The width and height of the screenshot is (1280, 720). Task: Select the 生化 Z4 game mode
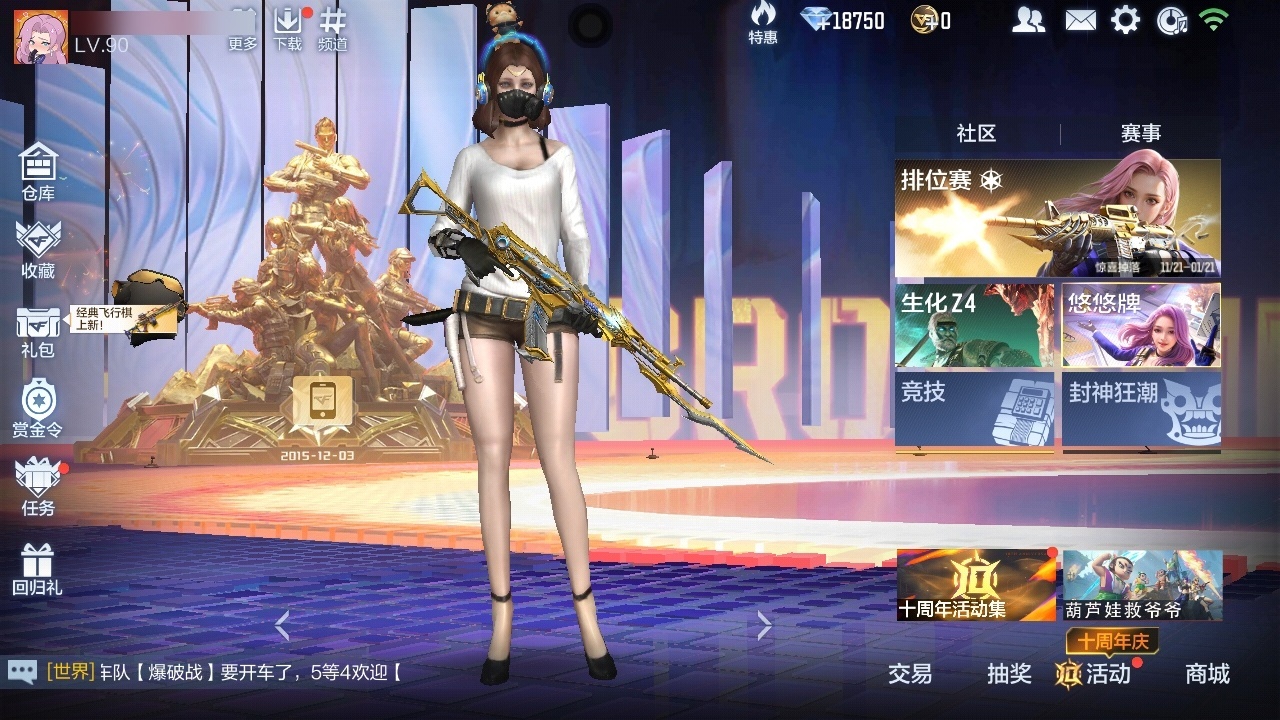(x=974, y=326)
